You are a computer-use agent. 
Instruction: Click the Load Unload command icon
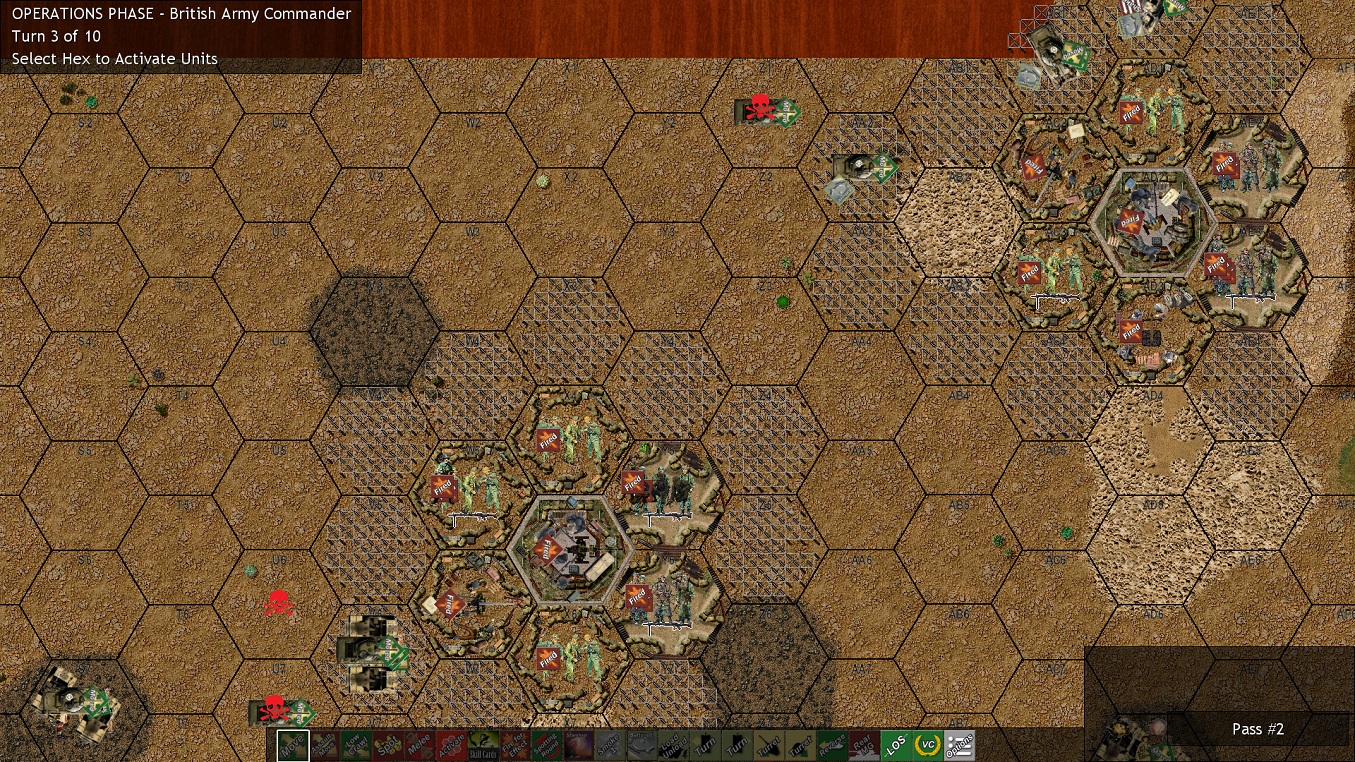click(x=671, y=745)
